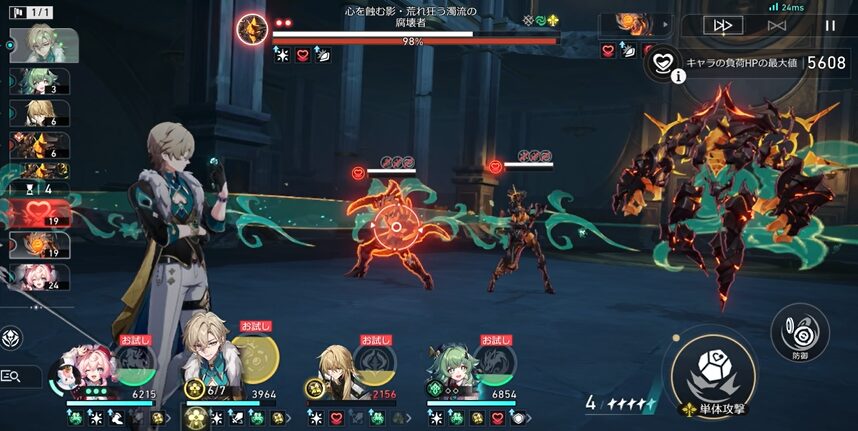Target the enemy with the crosshair reticle
This screenshot has width=858, height=431.
[396, 227]
